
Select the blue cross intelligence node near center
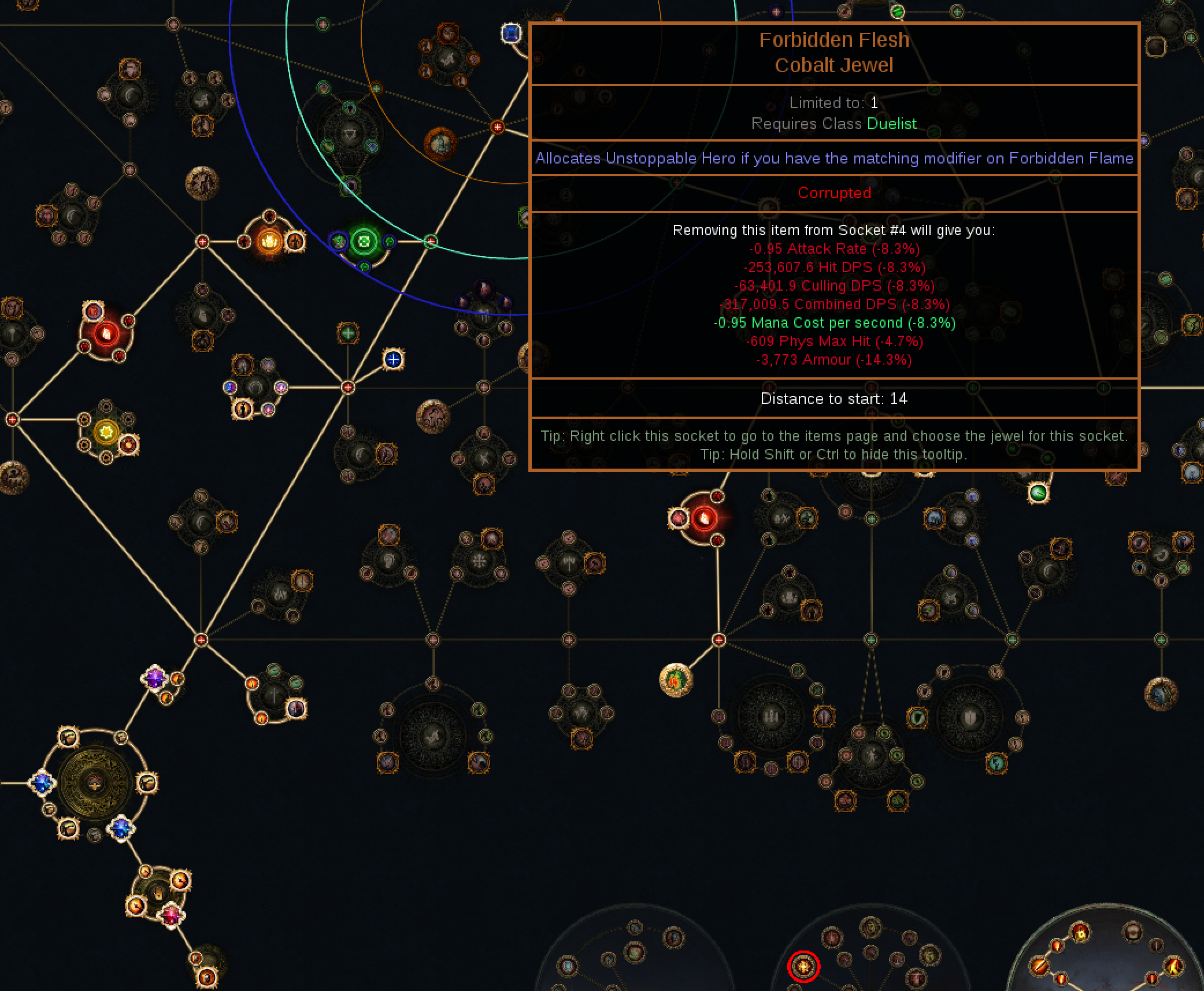[x=392, y=359]
